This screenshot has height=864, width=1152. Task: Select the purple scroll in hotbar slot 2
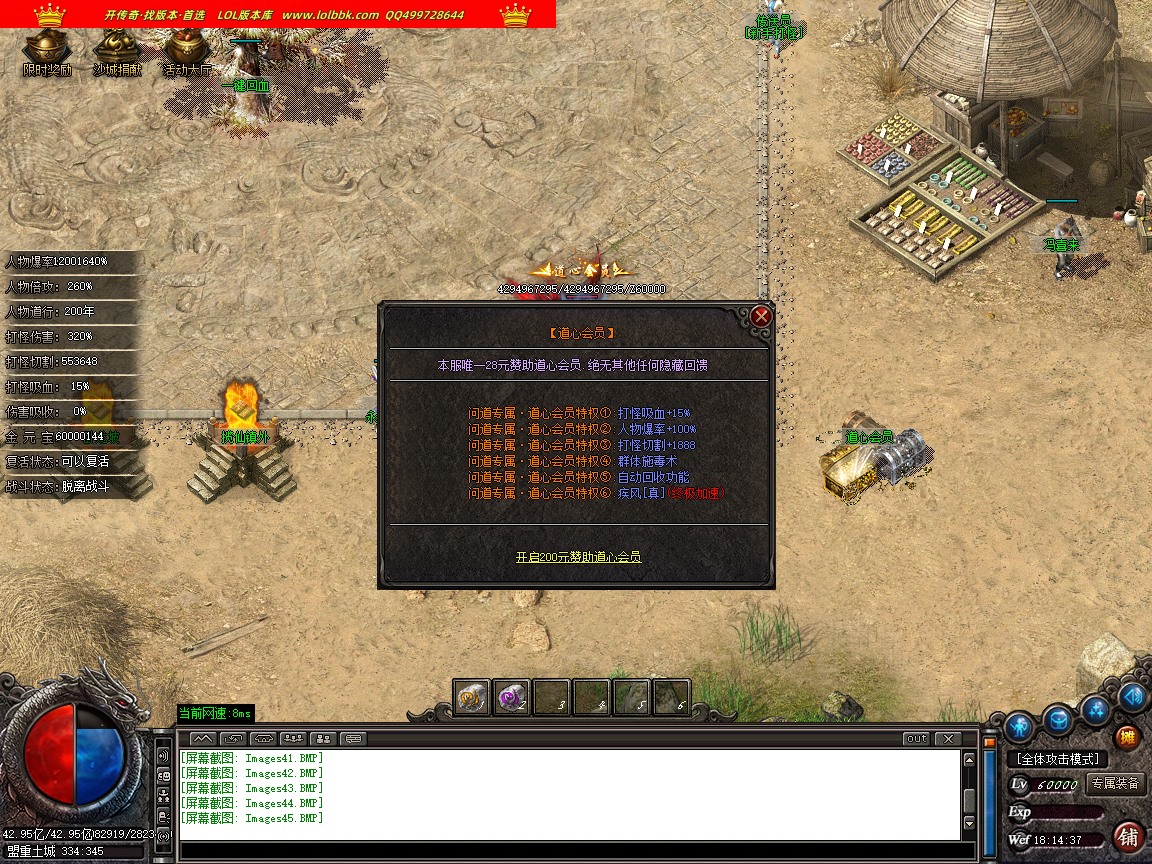point(512,696)
